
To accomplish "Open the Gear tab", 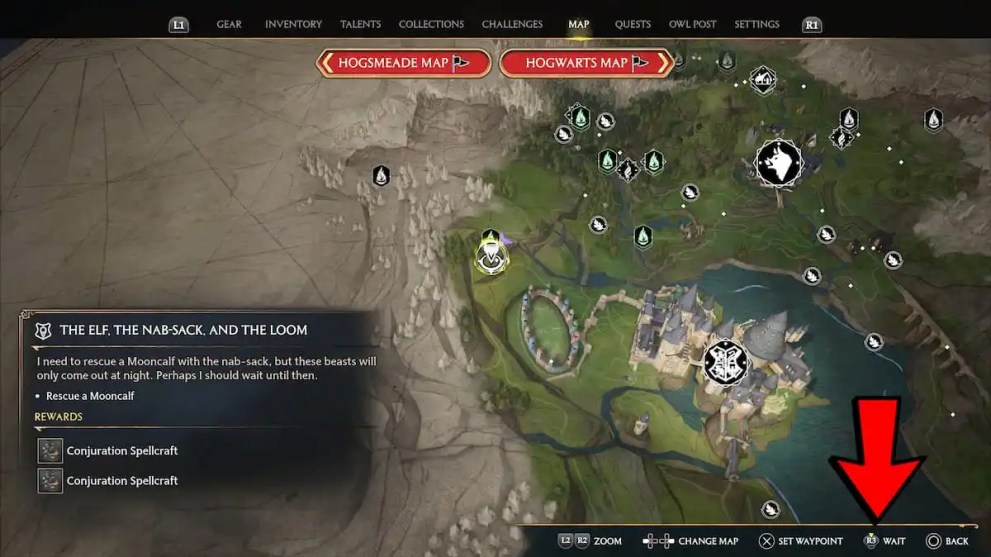I will 229,24.
